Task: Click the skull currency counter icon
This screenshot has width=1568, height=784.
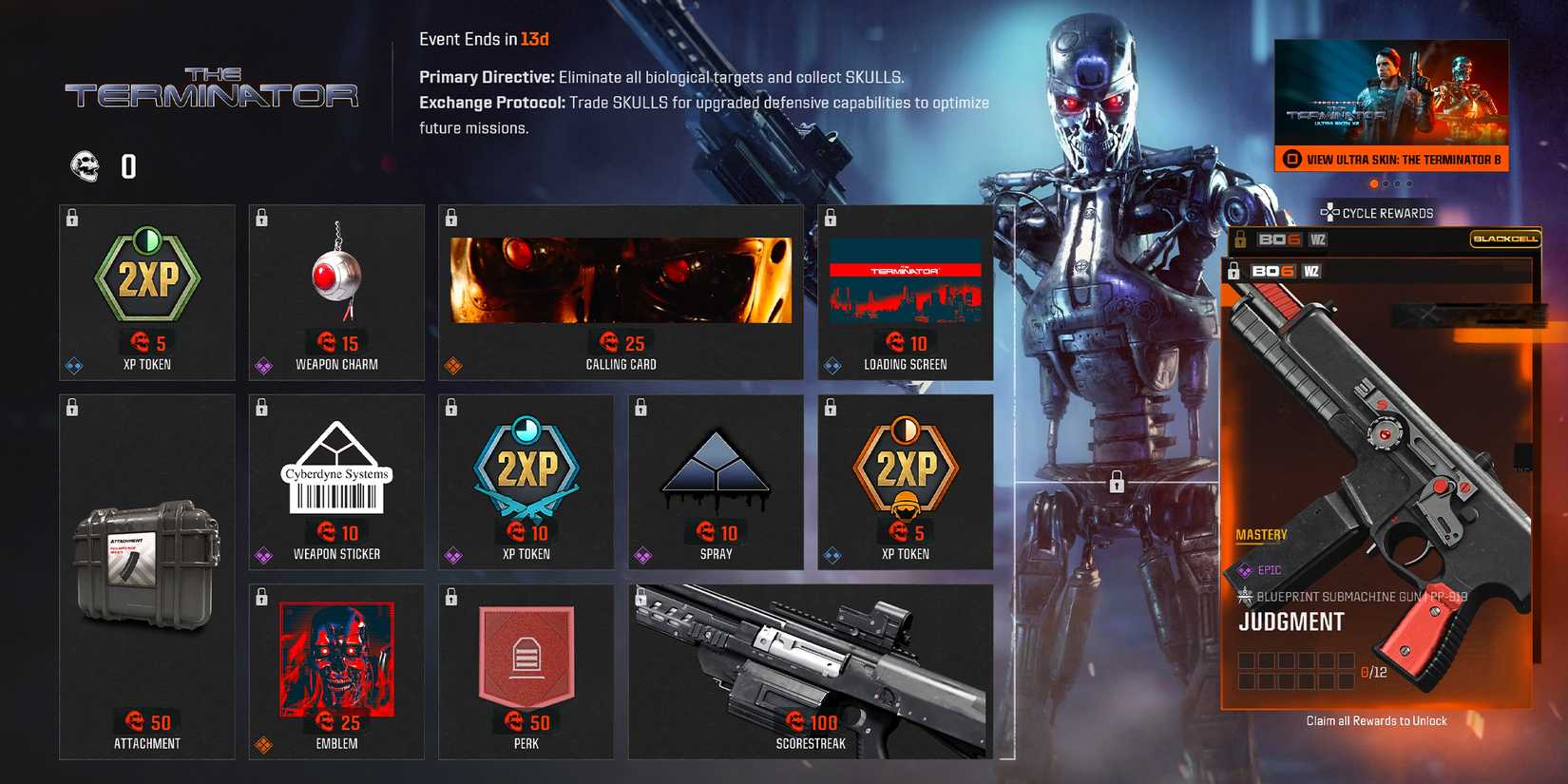Action: [86, 166]
